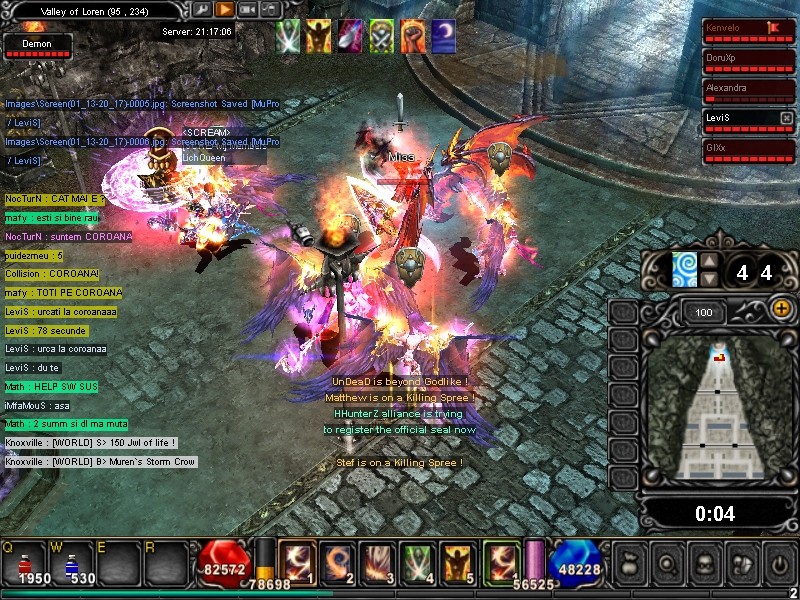Click the X next to LeviS party entry

[x=786, y=118]
